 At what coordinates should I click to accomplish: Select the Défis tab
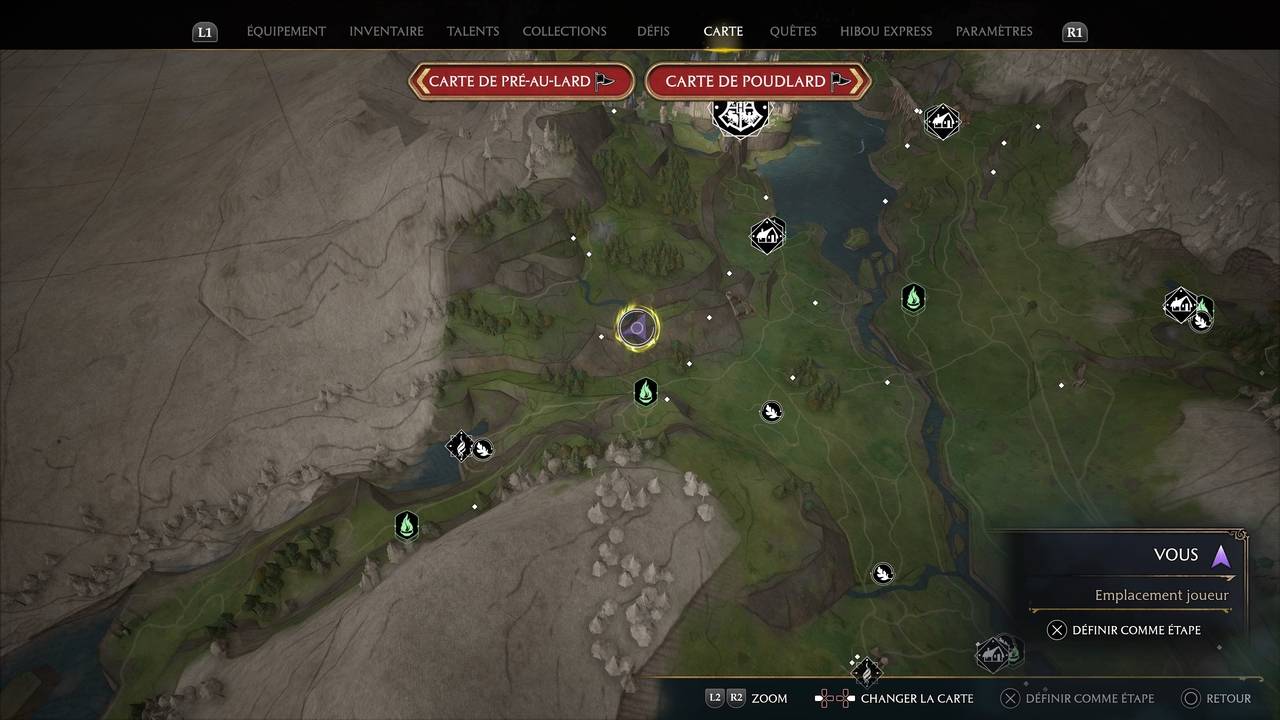click(653, 31)
